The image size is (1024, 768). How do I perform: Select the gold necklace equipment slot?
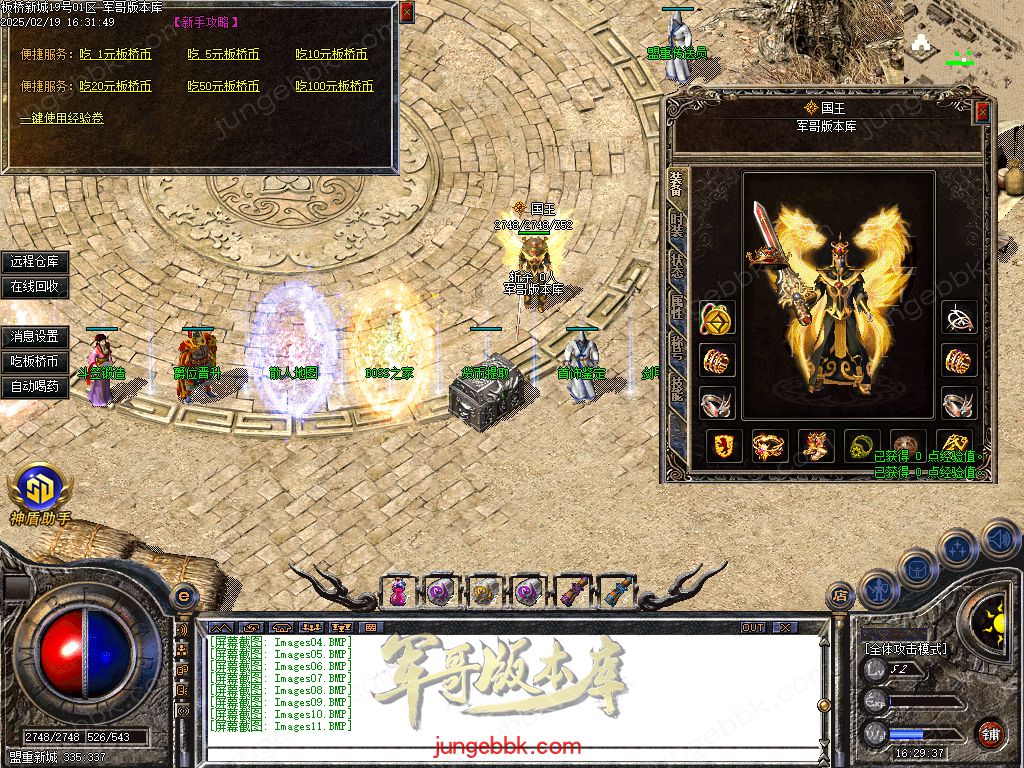(x=716, y=319)
